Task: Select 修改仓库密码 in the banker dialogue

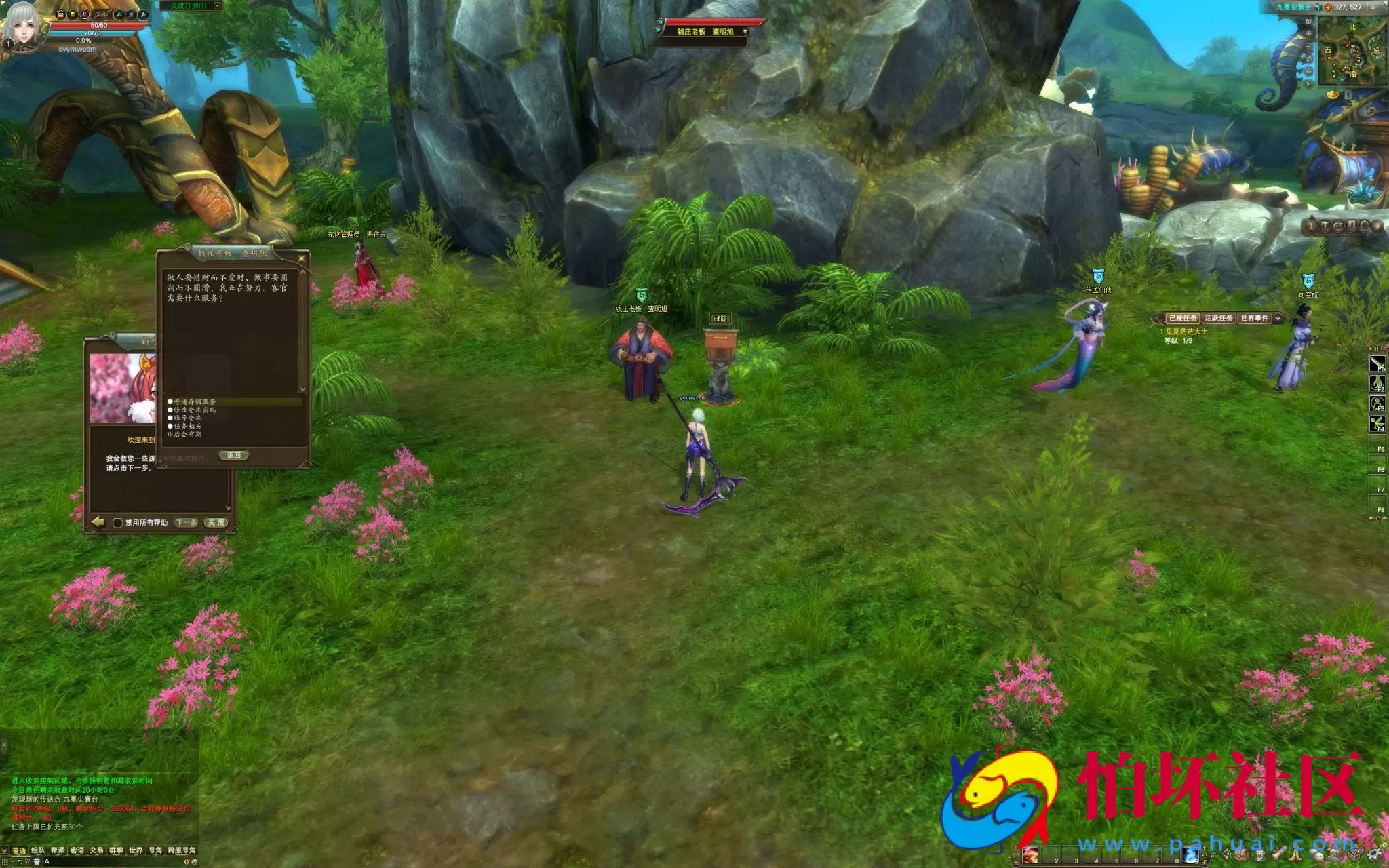Action: tap(195, 410)
